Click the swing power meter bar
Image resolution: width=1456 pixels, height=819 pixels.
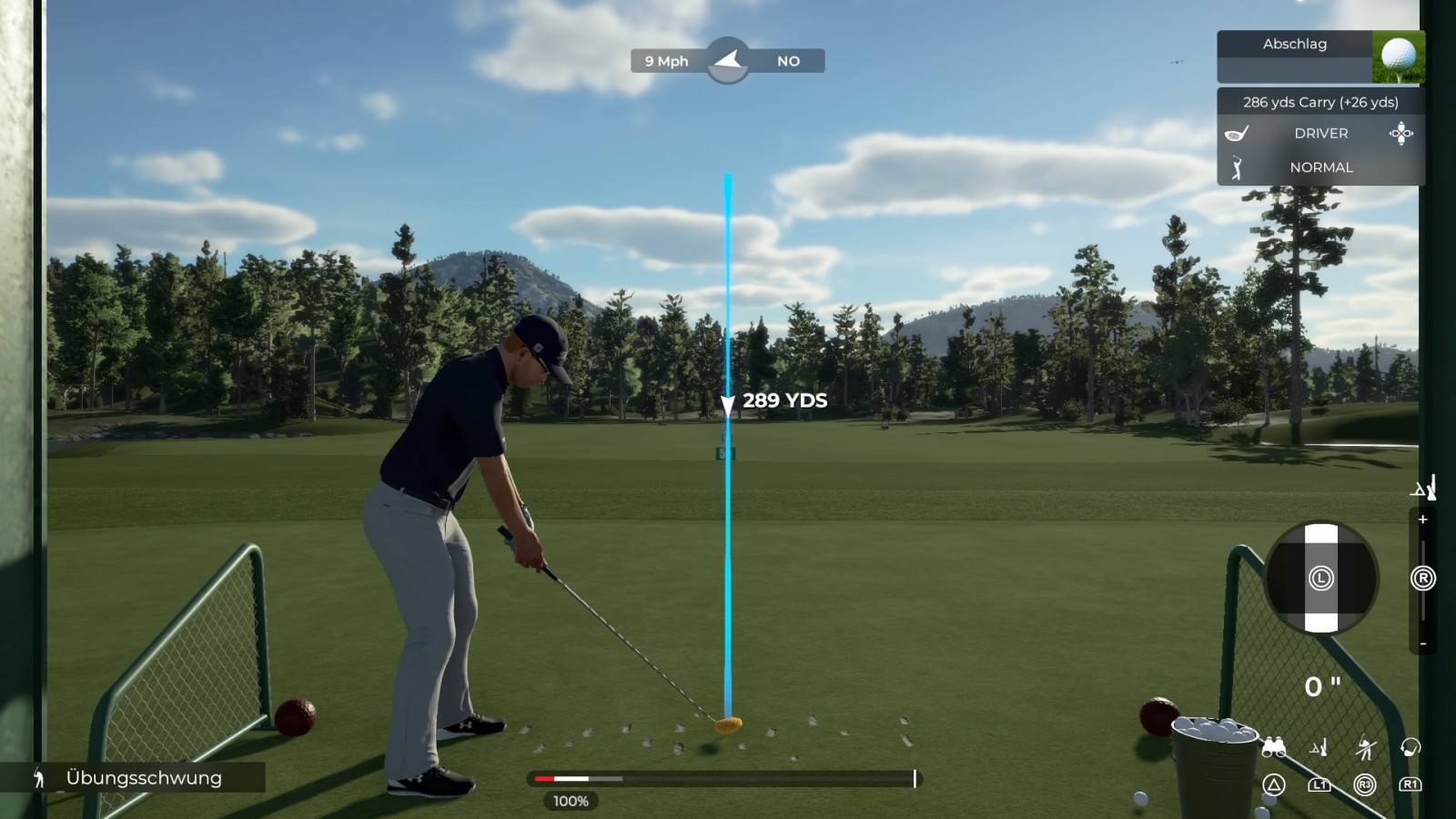[724, 779]
